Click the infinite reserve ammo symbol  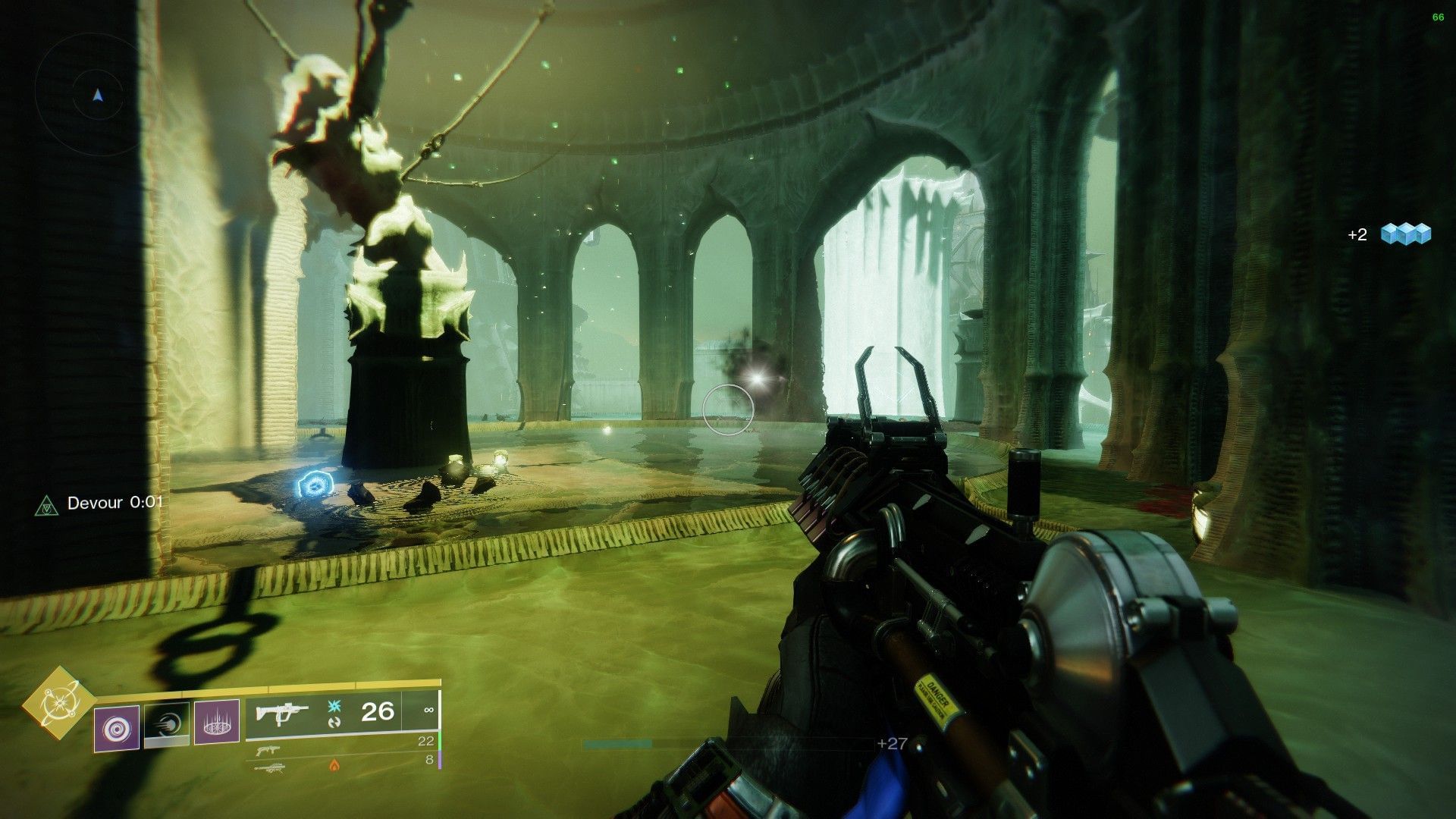click(x=428, y=710)
